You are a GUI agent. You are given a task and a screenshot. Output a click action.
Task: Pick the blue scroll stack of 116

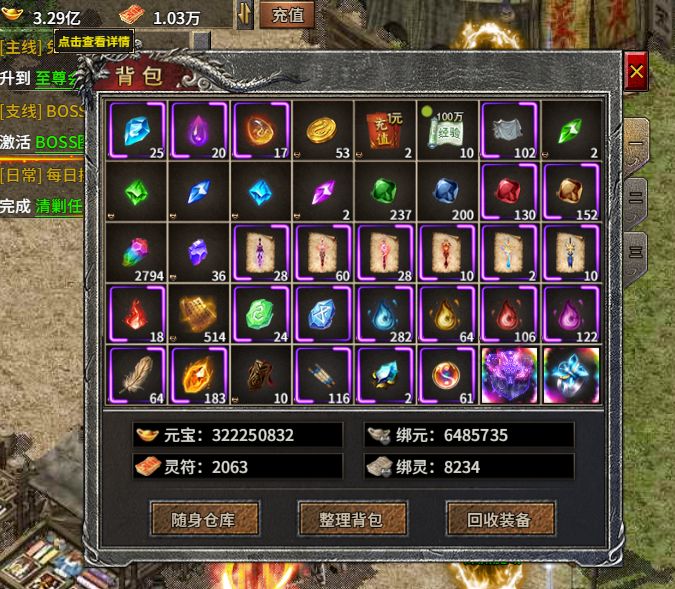tap(324, 375)
